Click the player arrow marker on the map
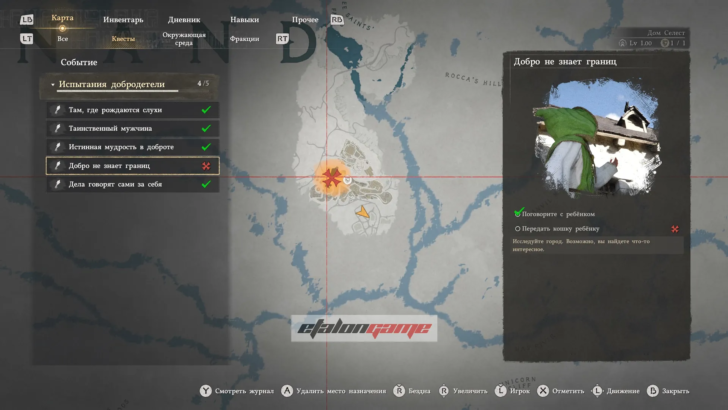728x410 pixels. click(x=363, y=213)
